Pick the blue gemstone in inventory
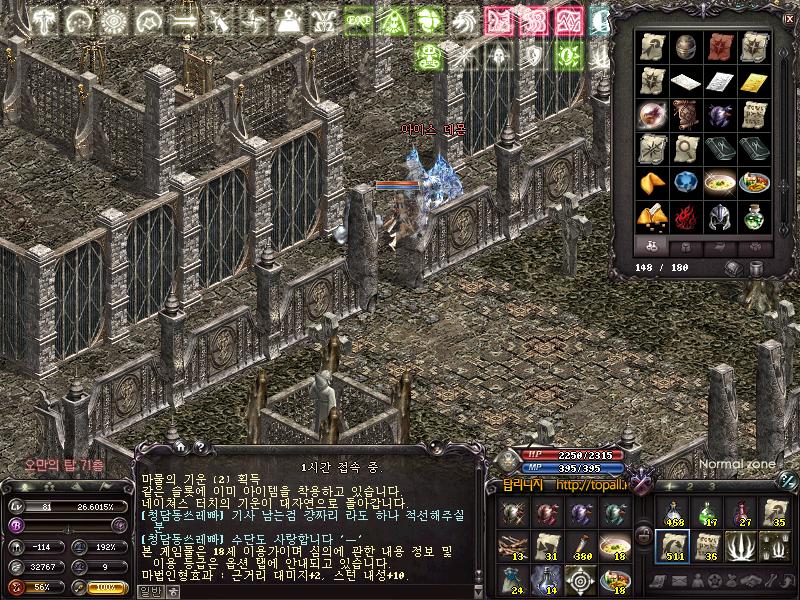The height and width of the screenshot is (600, 800). click(x=687, y=182)
